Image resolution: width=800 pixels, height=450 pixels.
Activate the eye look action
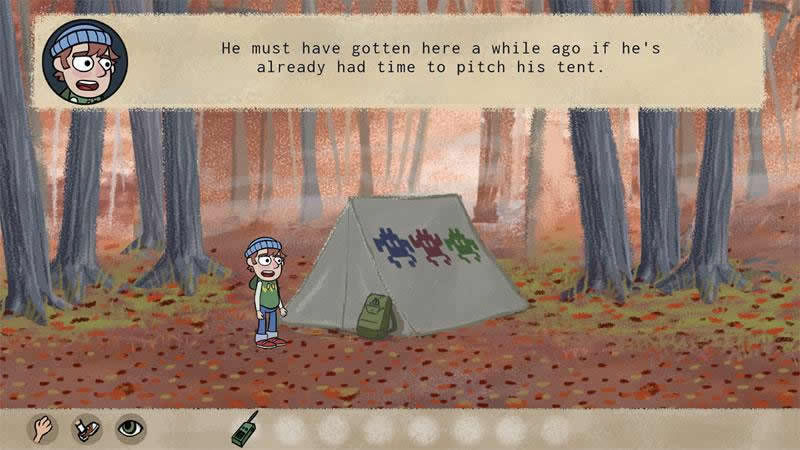pos(131,429)
